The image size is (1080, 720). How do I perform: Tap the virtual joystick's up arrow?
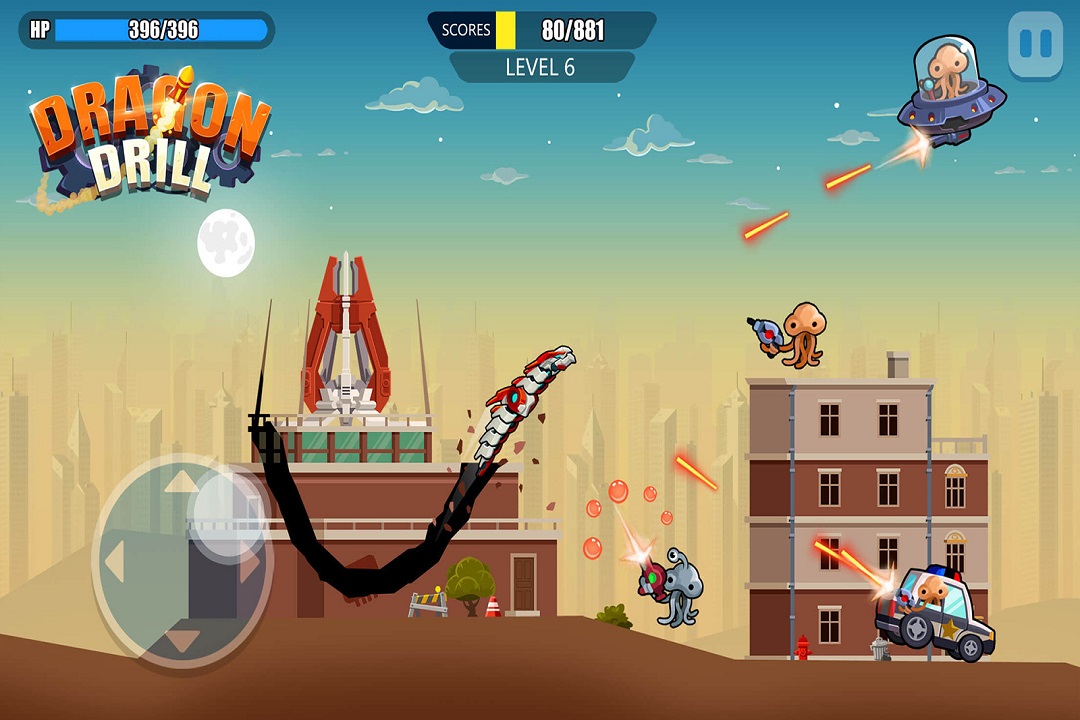pyautogui.click(x=181, y=483)
